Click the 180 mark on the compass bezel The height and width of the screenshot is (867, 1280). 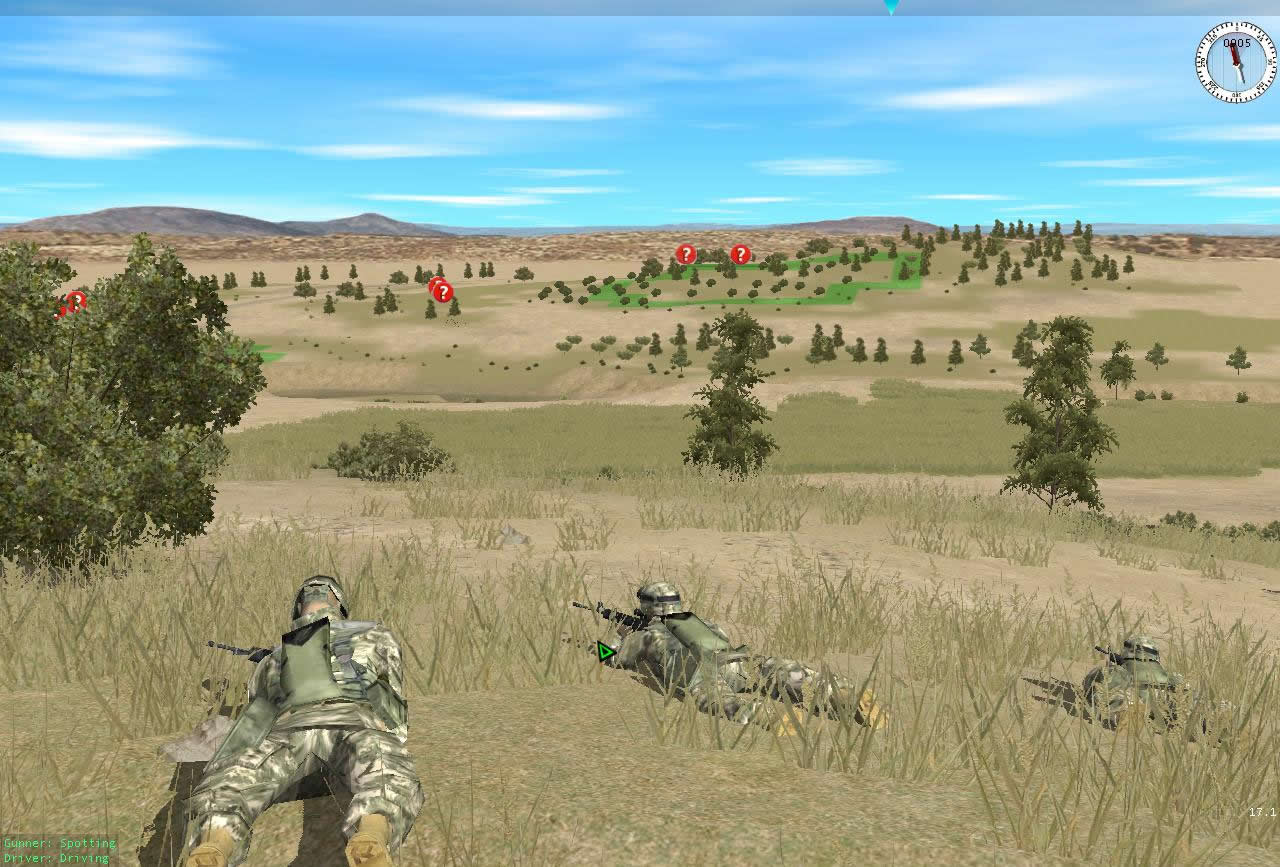pos(1237,94)
